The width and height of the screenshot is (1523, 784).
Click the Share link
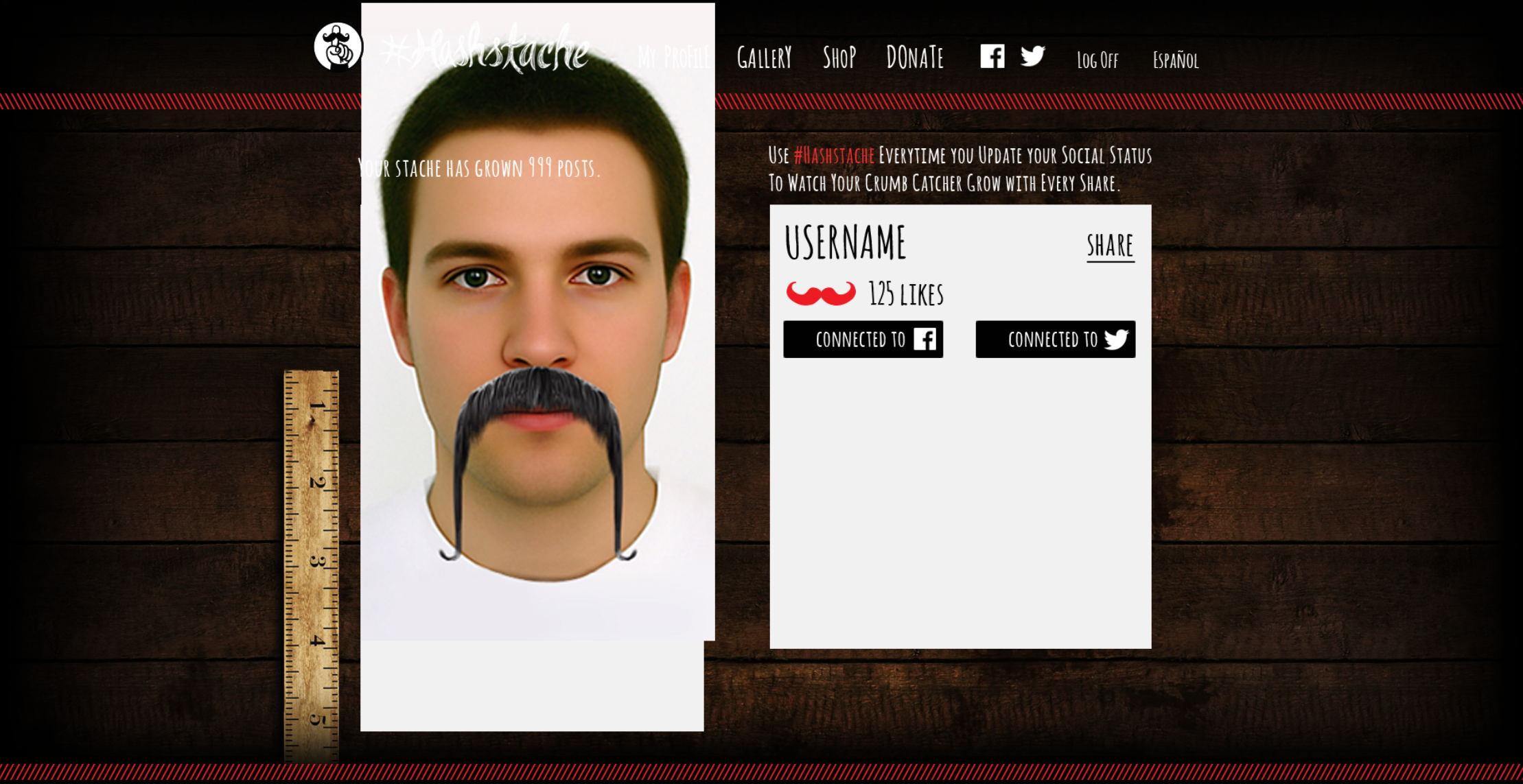point(1111,246)
